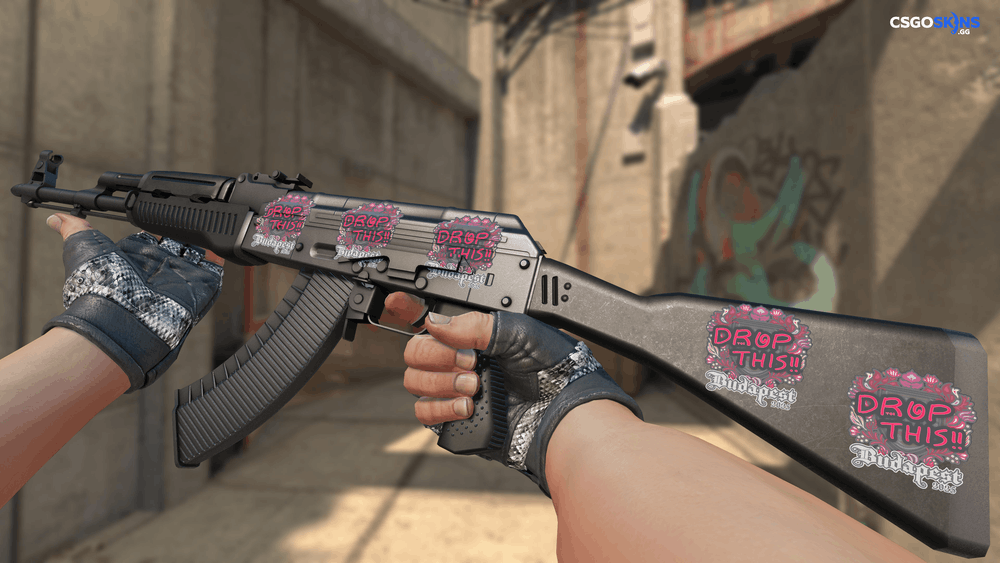Viewport: 1000px width, 563px height.
Task: Click the CSGOSKINS.GG watermark logo
Action: click(x=935, y=23)
